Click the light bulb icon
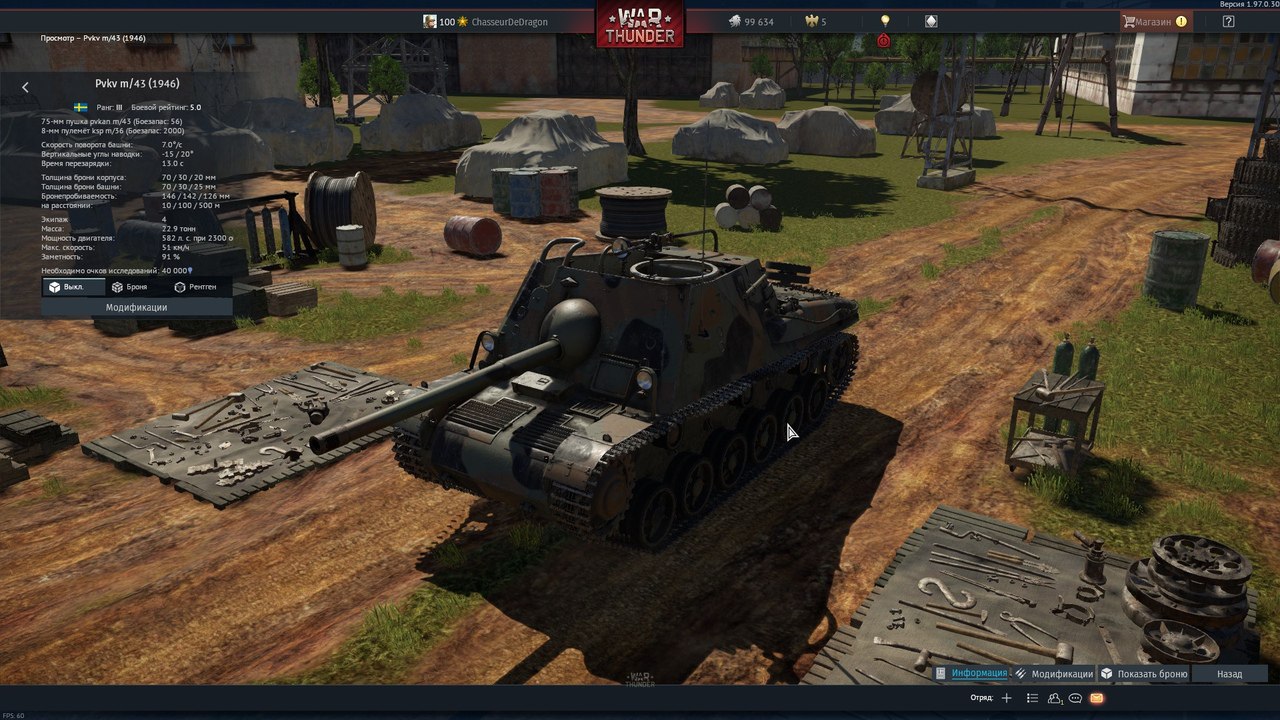The image size is (1280, 720). (884, 21)
